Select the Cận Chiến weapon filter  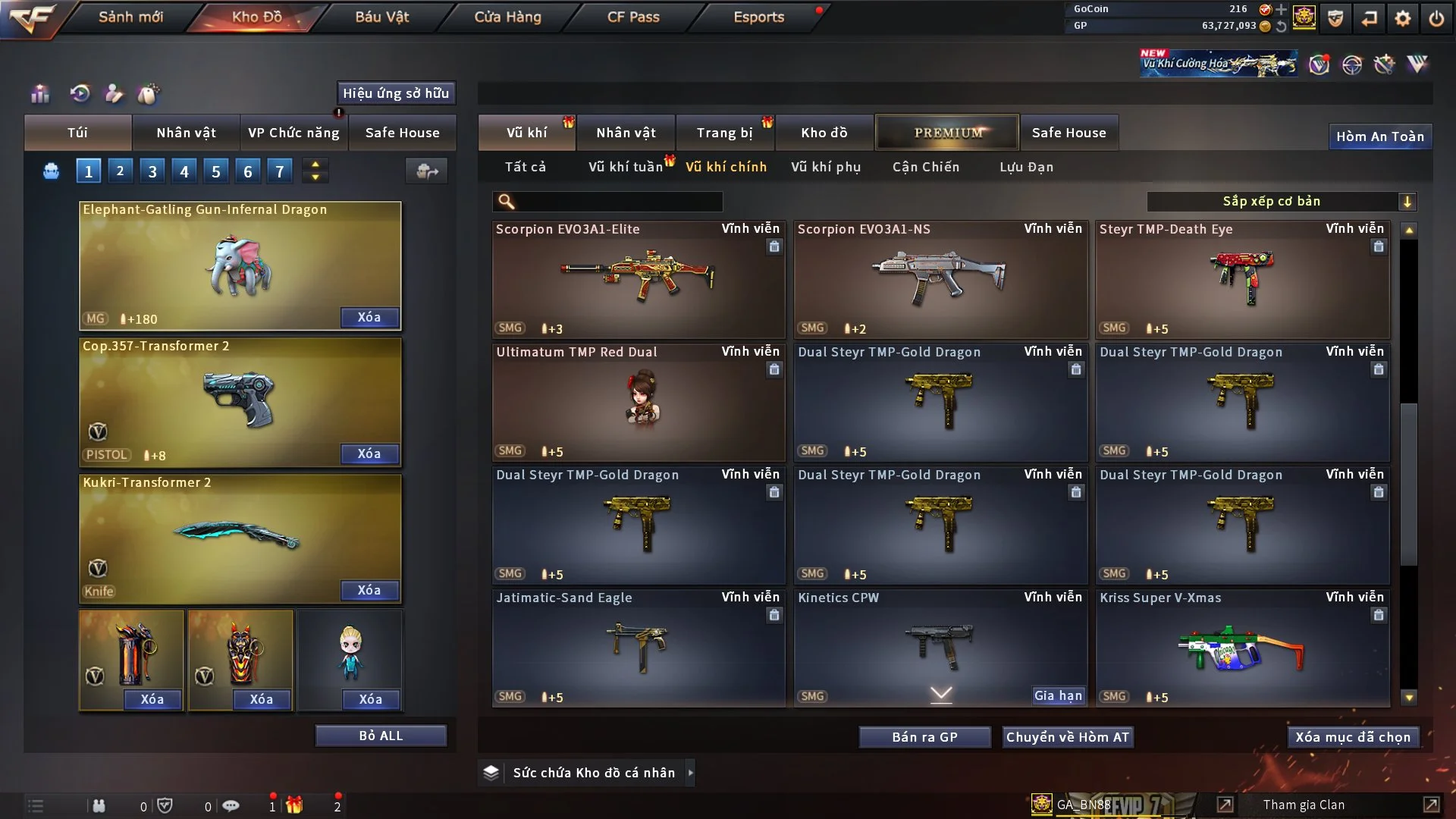(x=925, y=167)
